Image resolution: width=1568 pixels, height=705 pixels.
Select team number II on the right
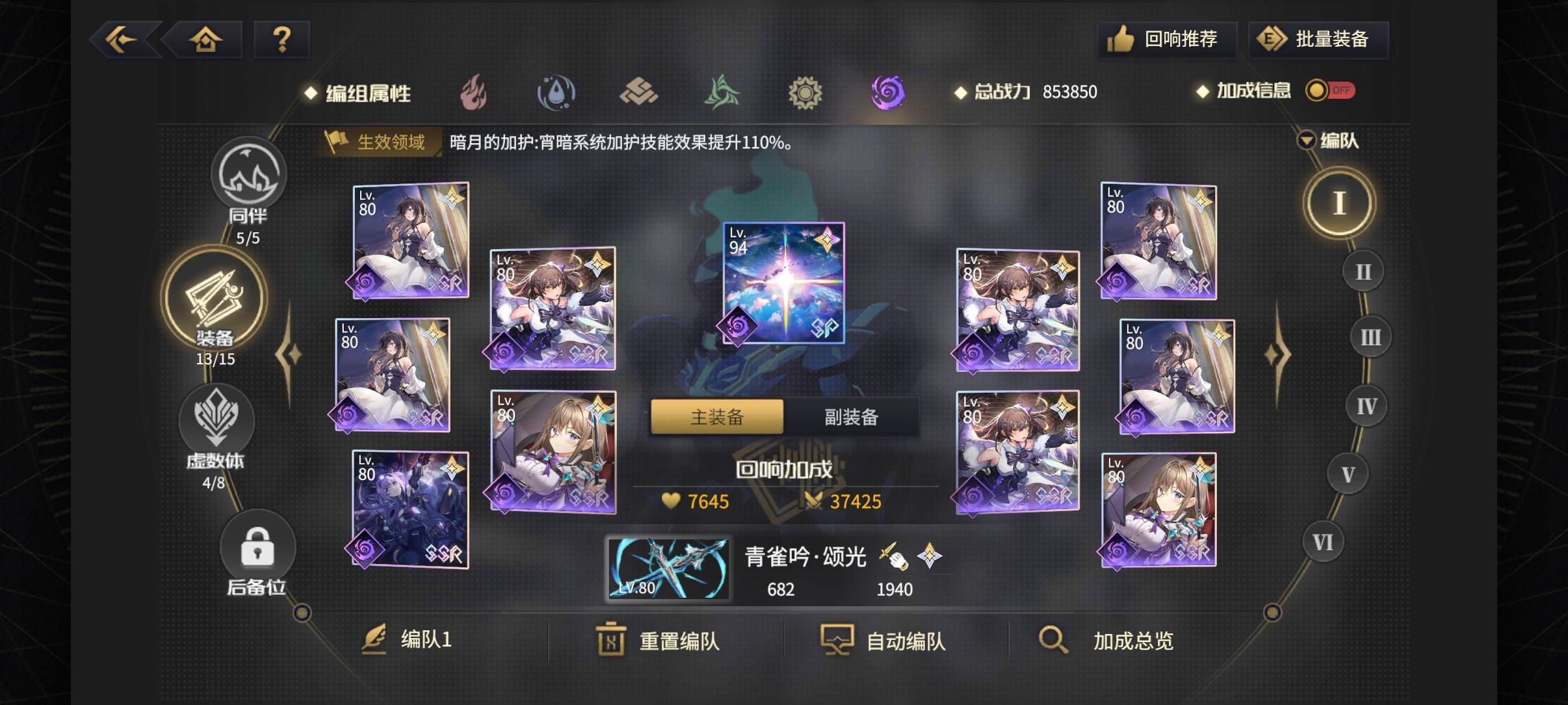1363,271
